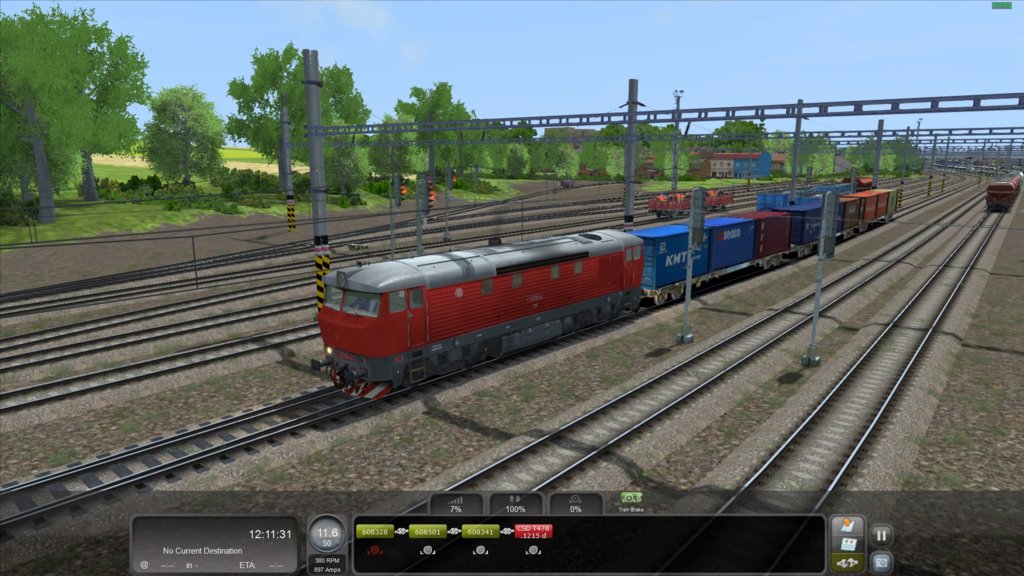Click the green indicator in the top corner
The image size is (1024, 576).
pyautogui.click(x=1001, y=5)
